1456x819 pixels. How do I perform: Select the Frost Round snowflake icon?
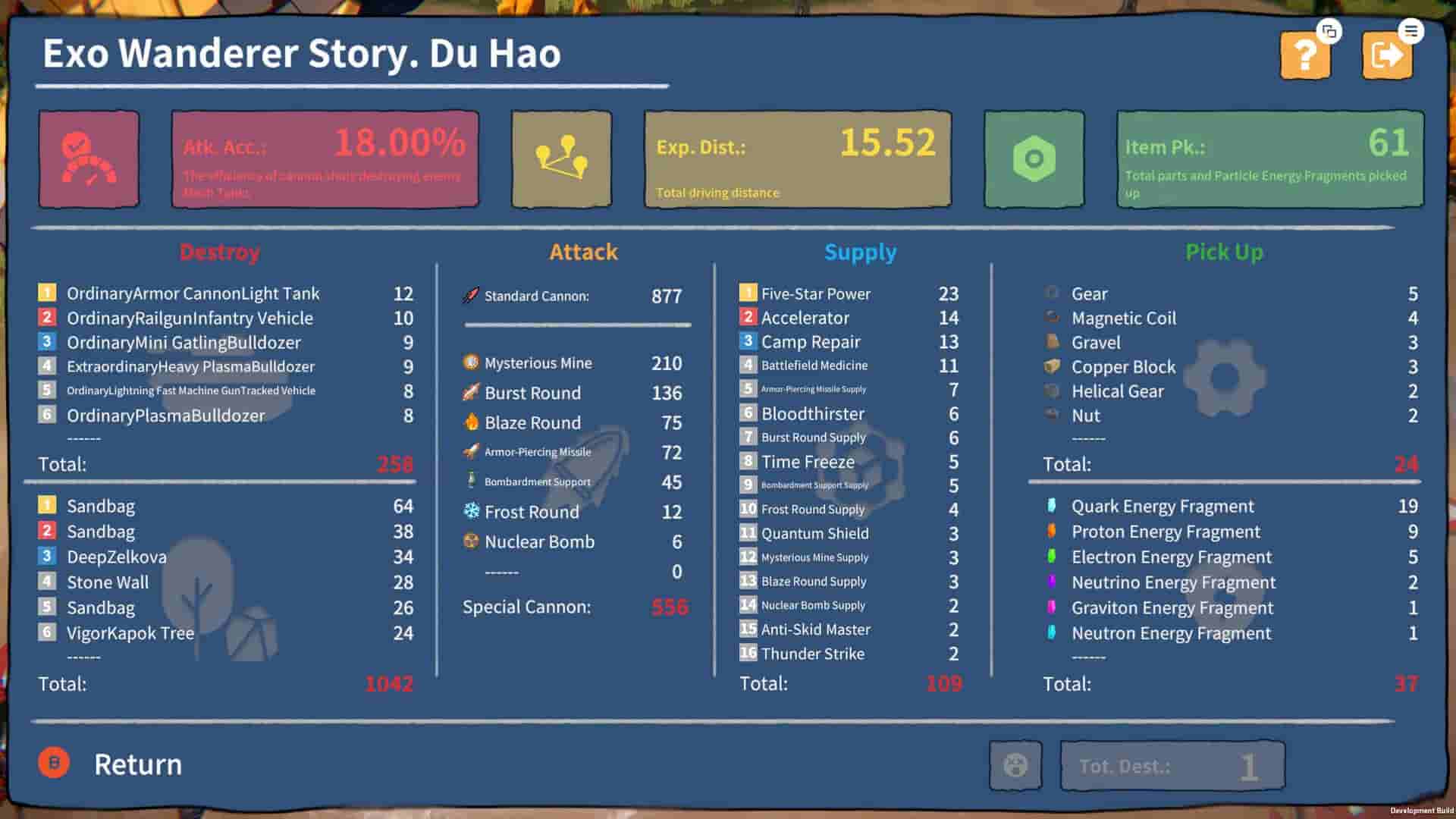click(470, 512)
